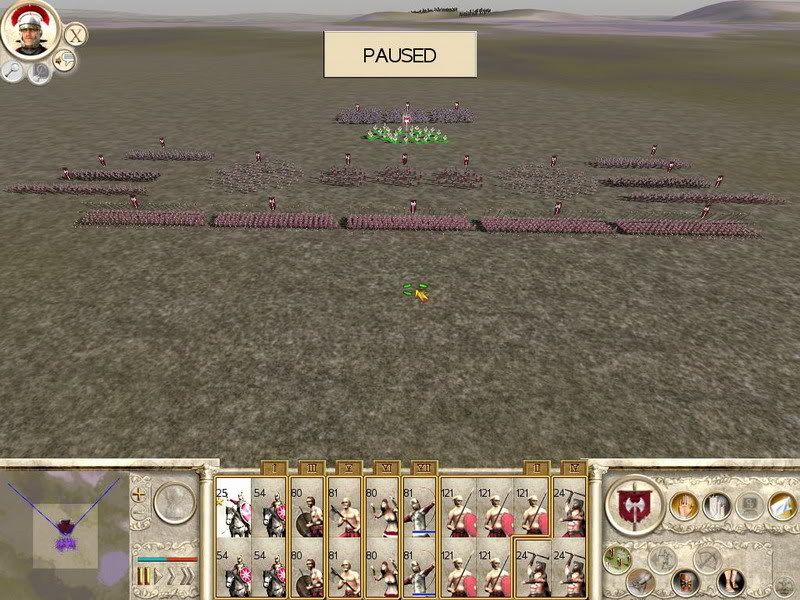Dismiss the advisor with the X button
Screen dimensions: 800x600
tap(75, 33)
